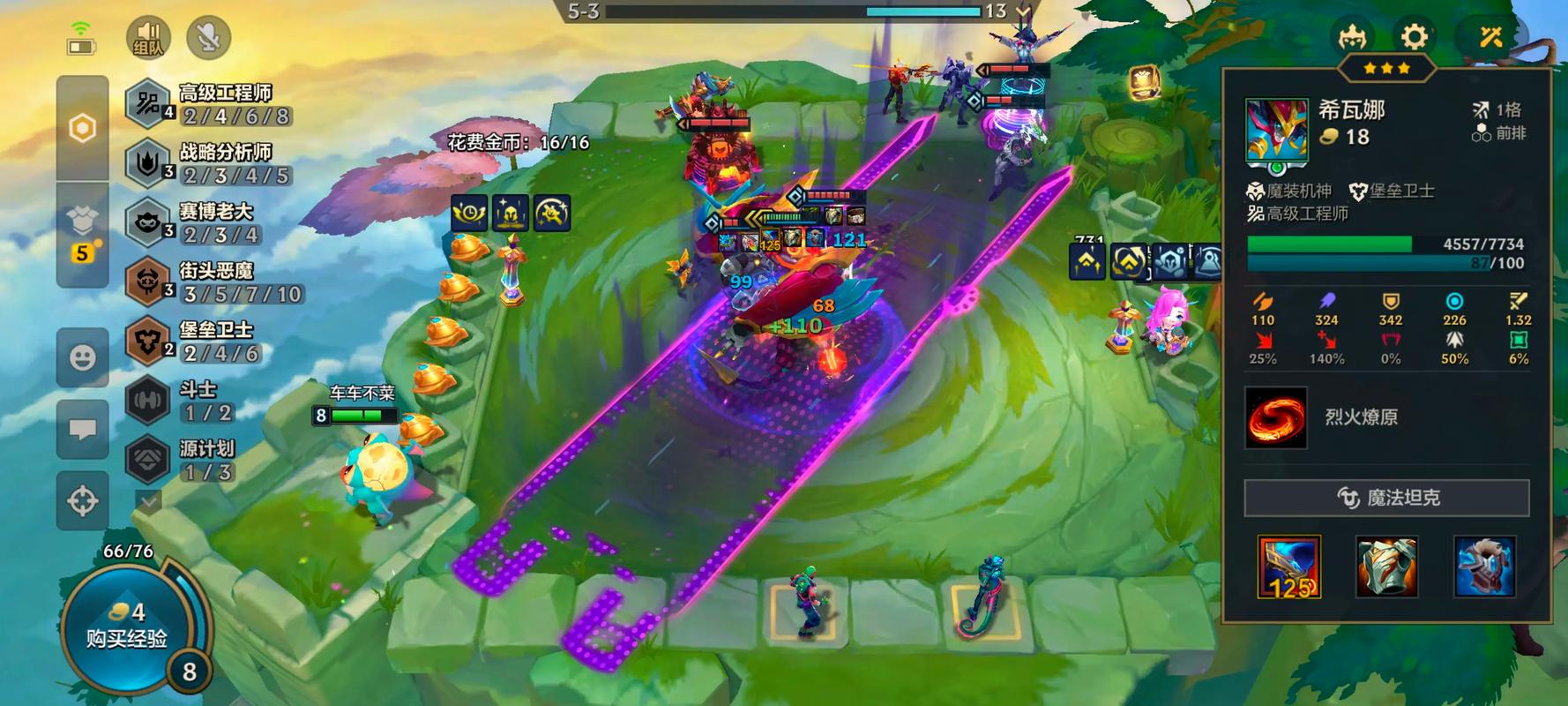Unmute the microphone button
Screen dimensions: 1568x706
208,38
